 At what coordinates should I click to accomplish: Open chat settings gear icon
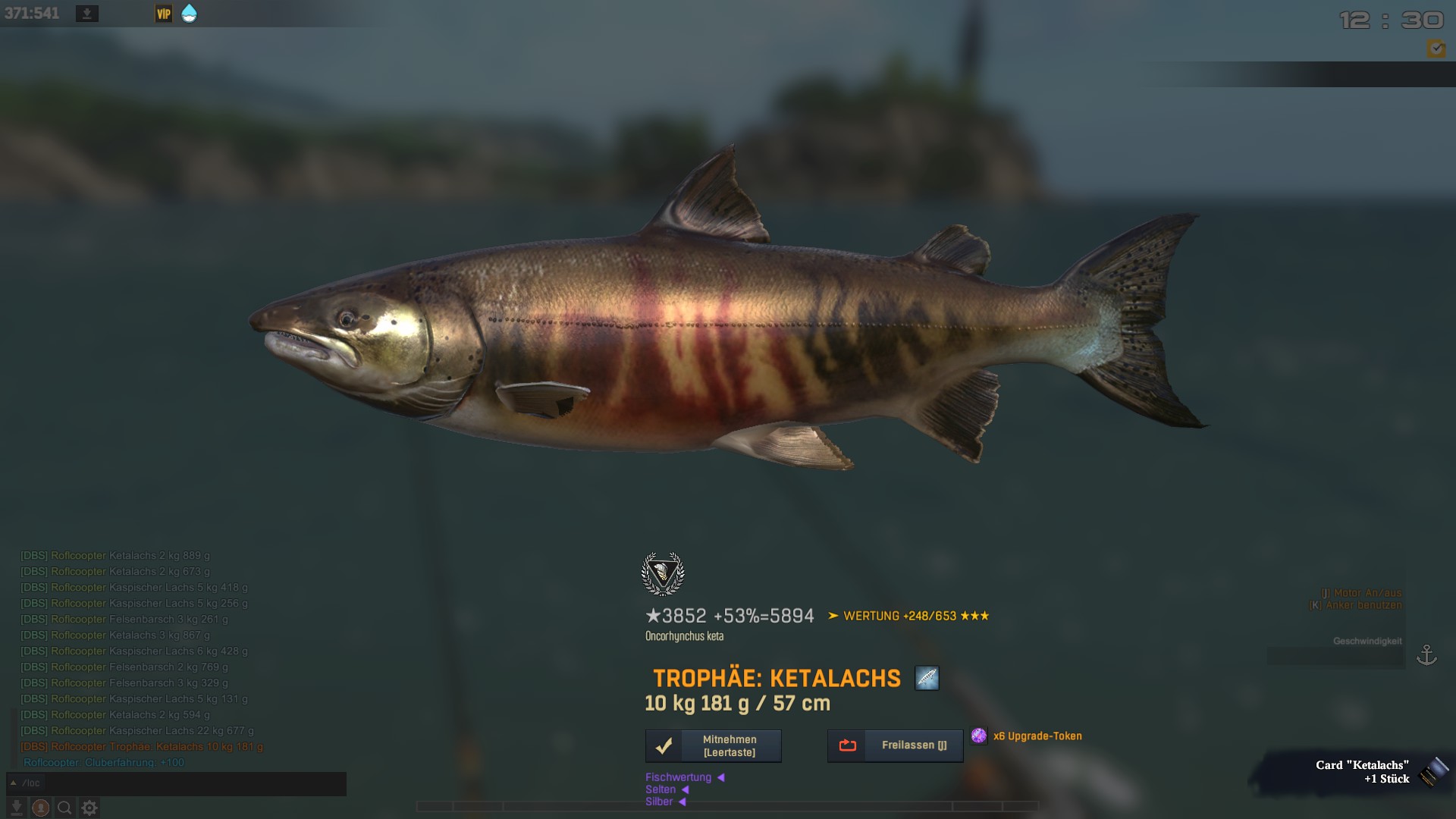[x=89, y=808]
